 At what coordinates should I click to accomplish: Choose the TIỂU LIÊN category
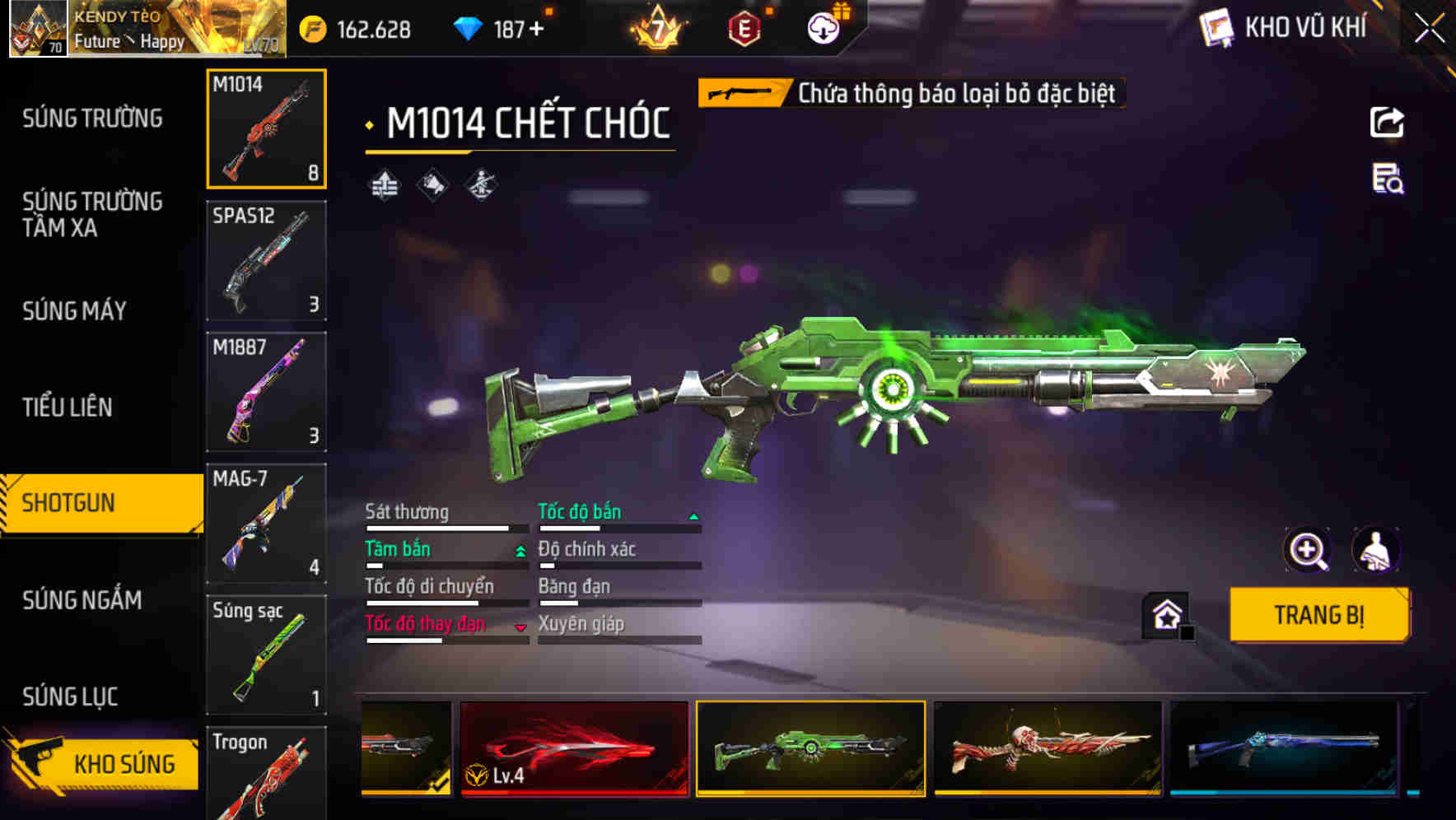(68, 407)
